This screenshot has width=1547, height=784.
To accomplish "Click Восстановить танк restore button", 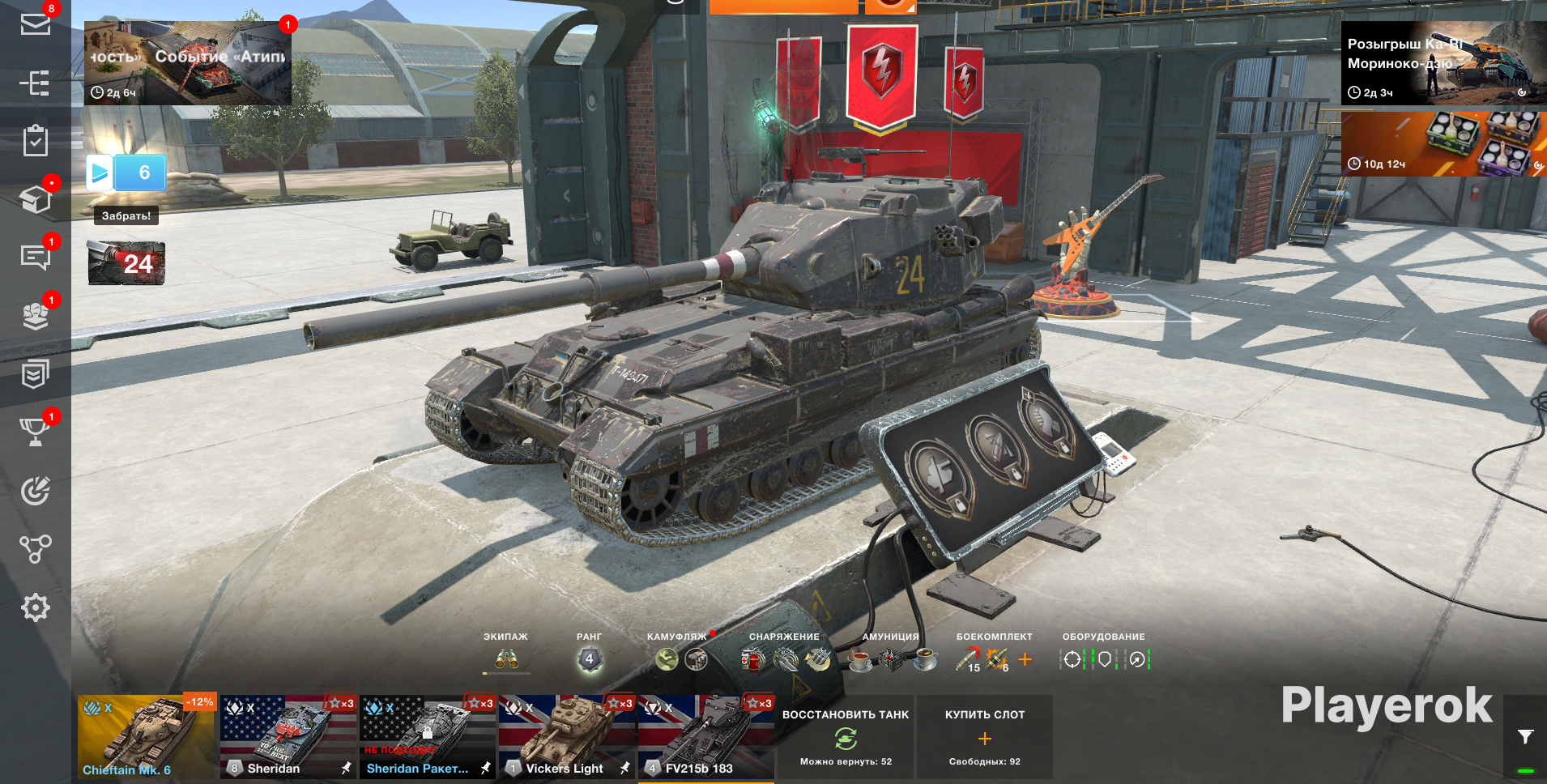I will point(846,736).
